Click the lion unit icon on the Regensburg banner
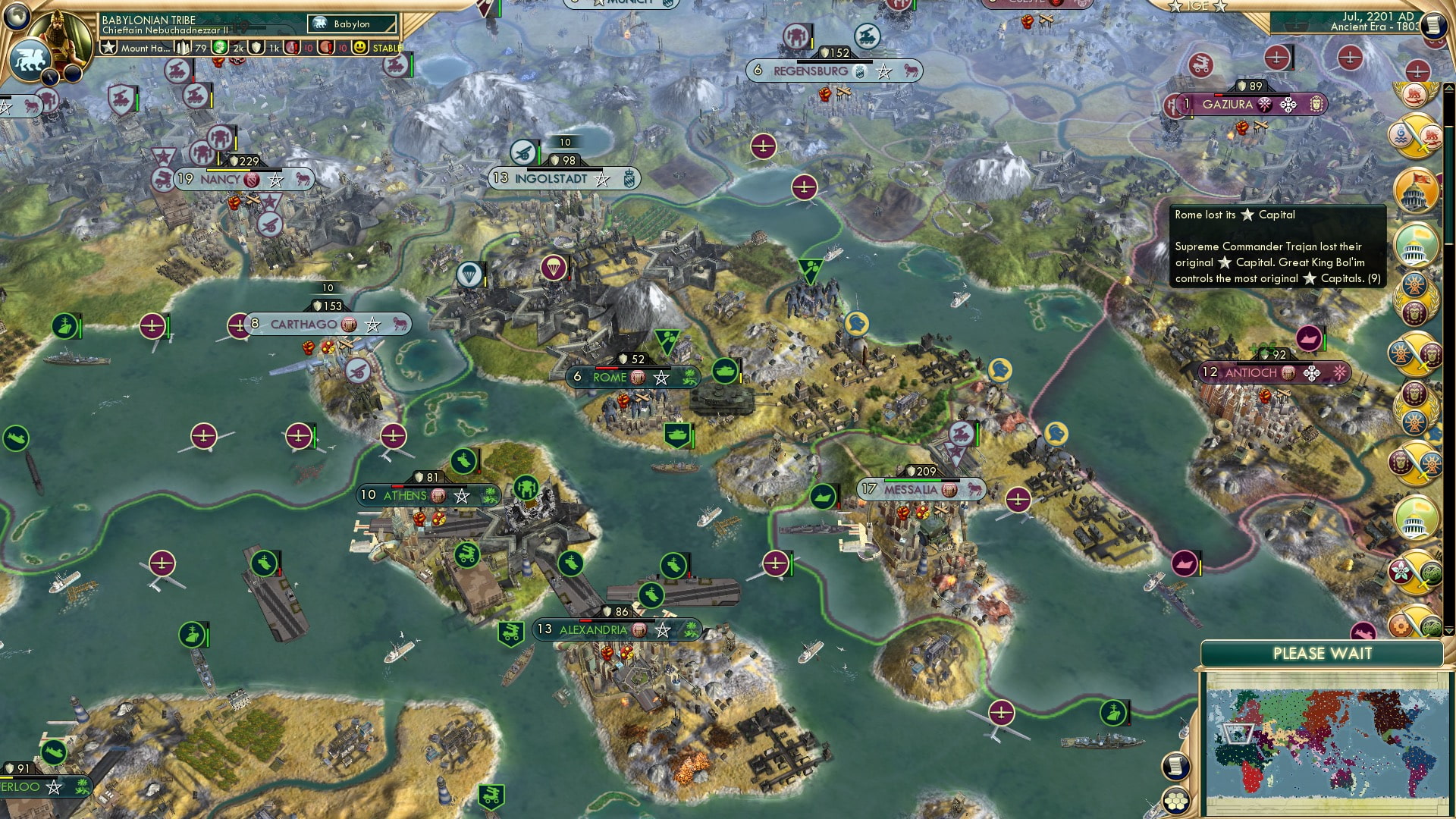Image resolution: width=1456 pixels, height=819 pixels. tap(908, 71)
